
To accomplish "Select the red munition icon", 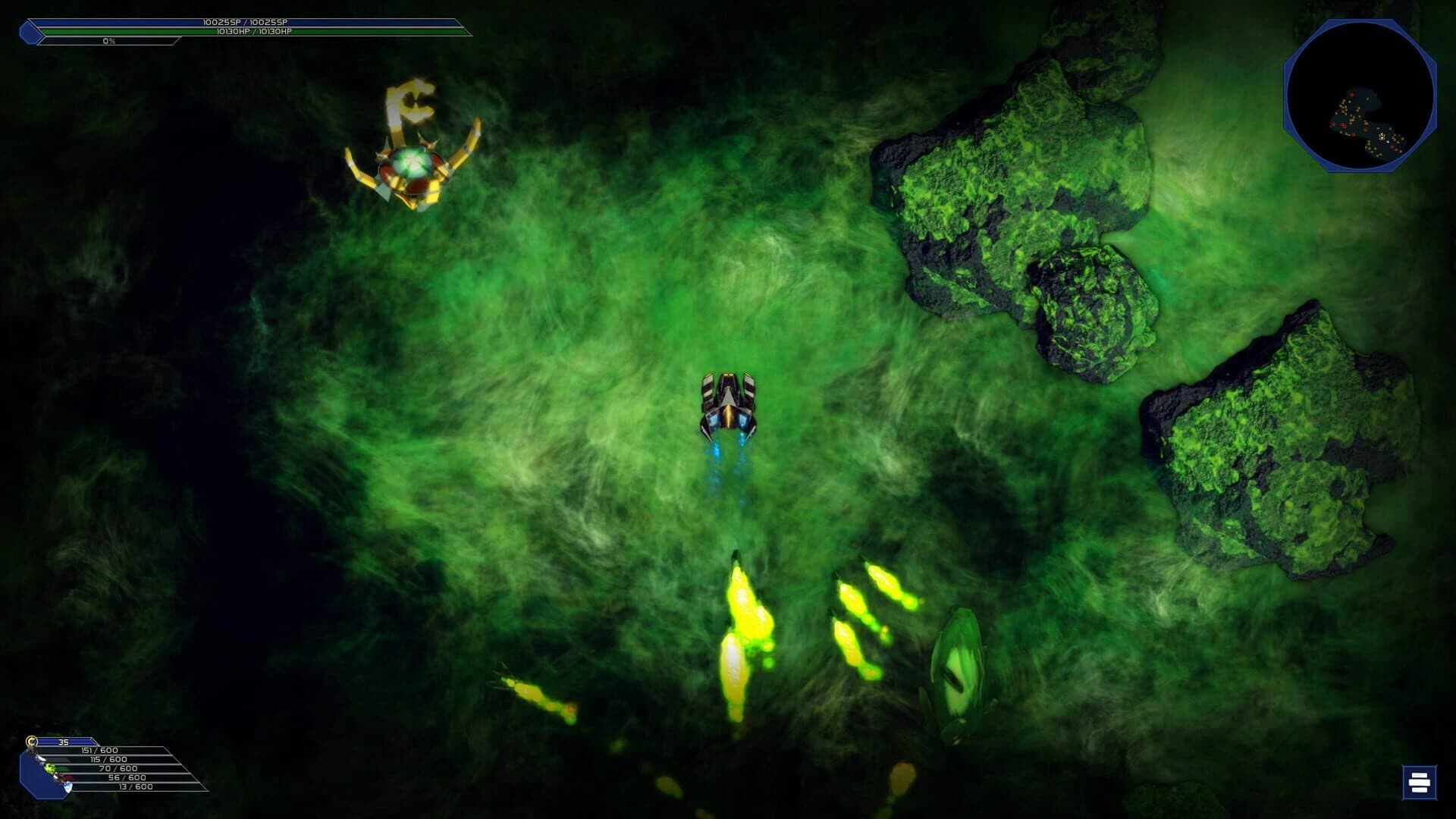I will pos(61,778).
